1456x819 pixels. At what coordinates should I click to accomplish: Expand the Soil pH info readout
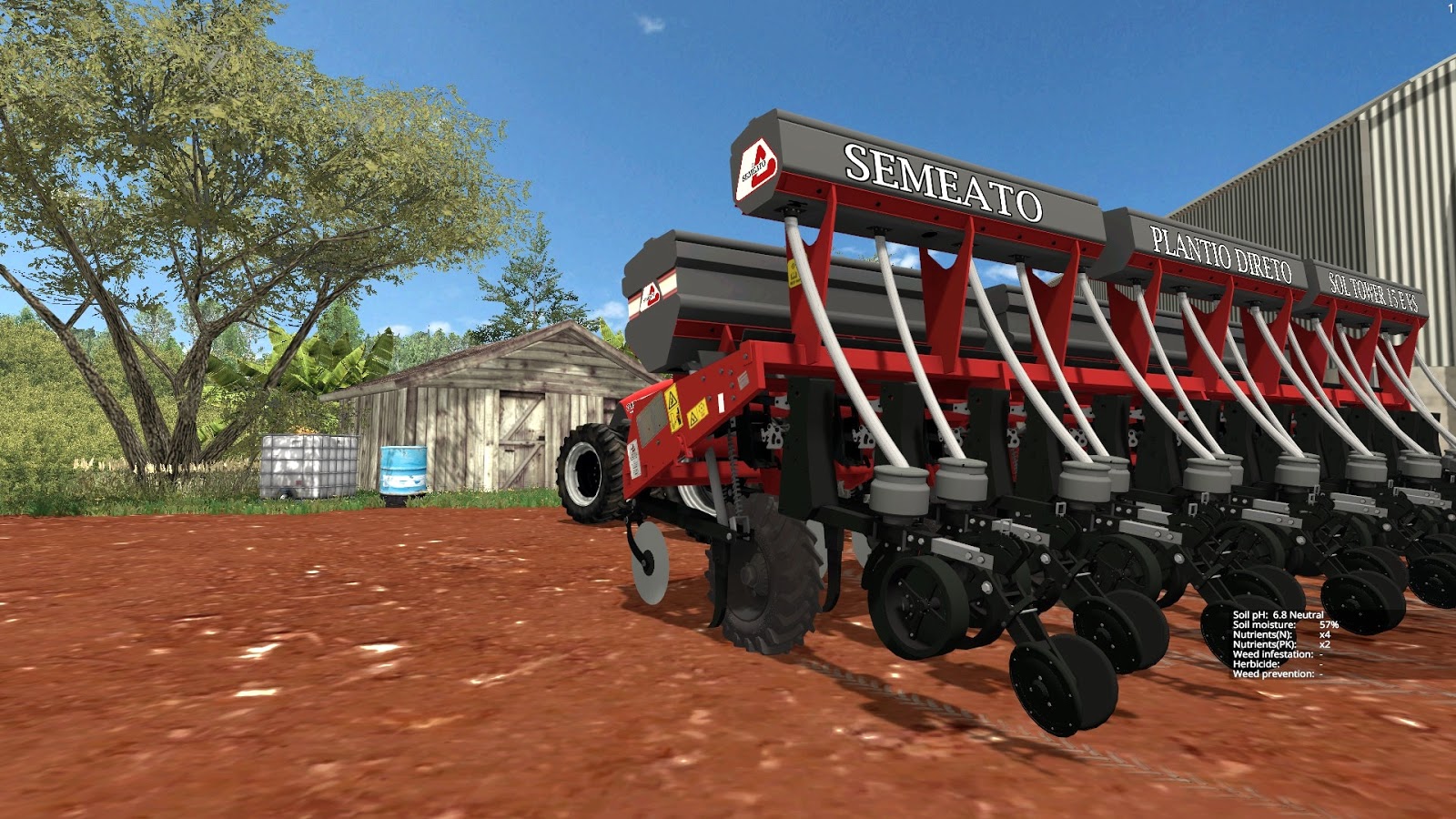point(1279,615)
